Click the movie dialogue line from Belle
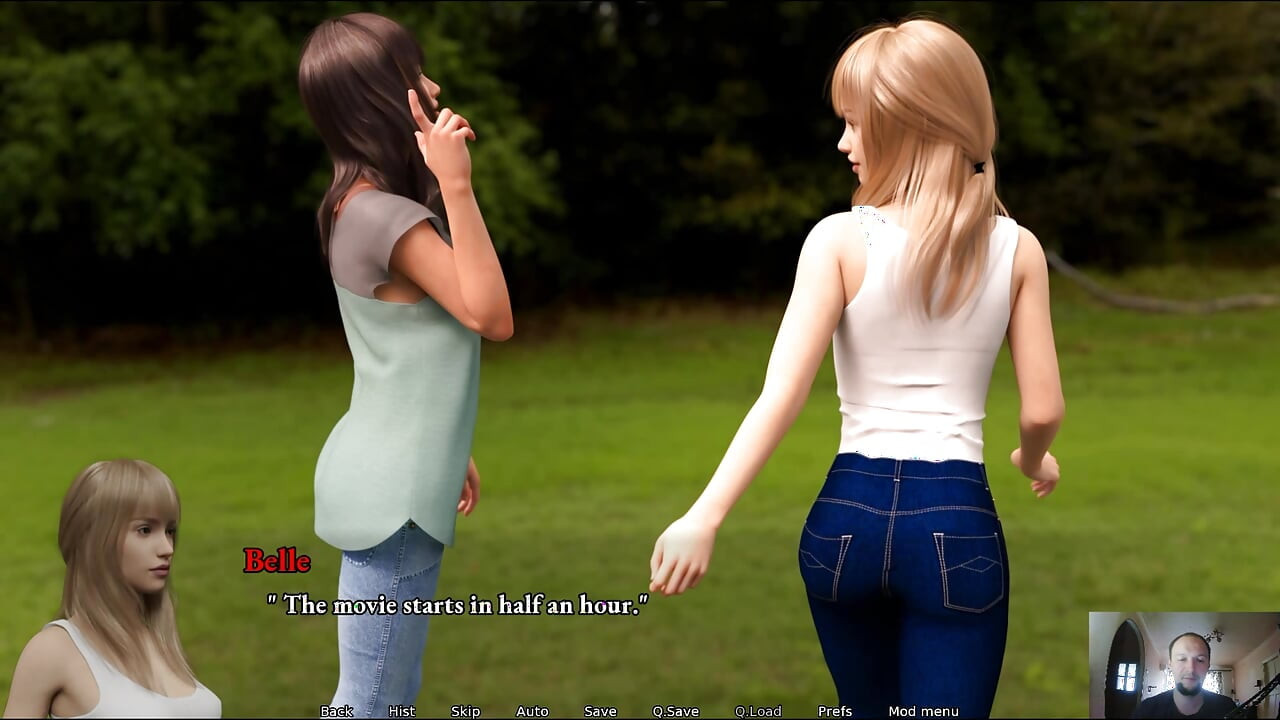The image size is (1280, 720). (x=457, y=604)
